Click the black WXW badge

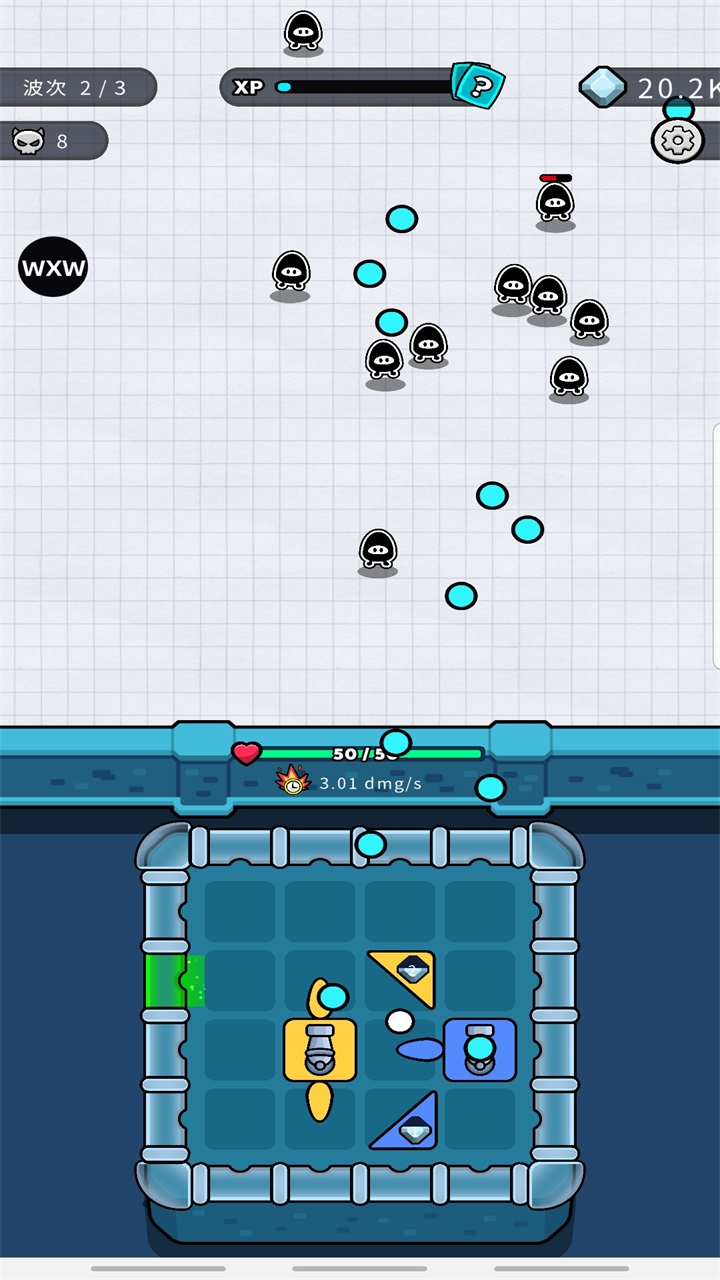53,267
